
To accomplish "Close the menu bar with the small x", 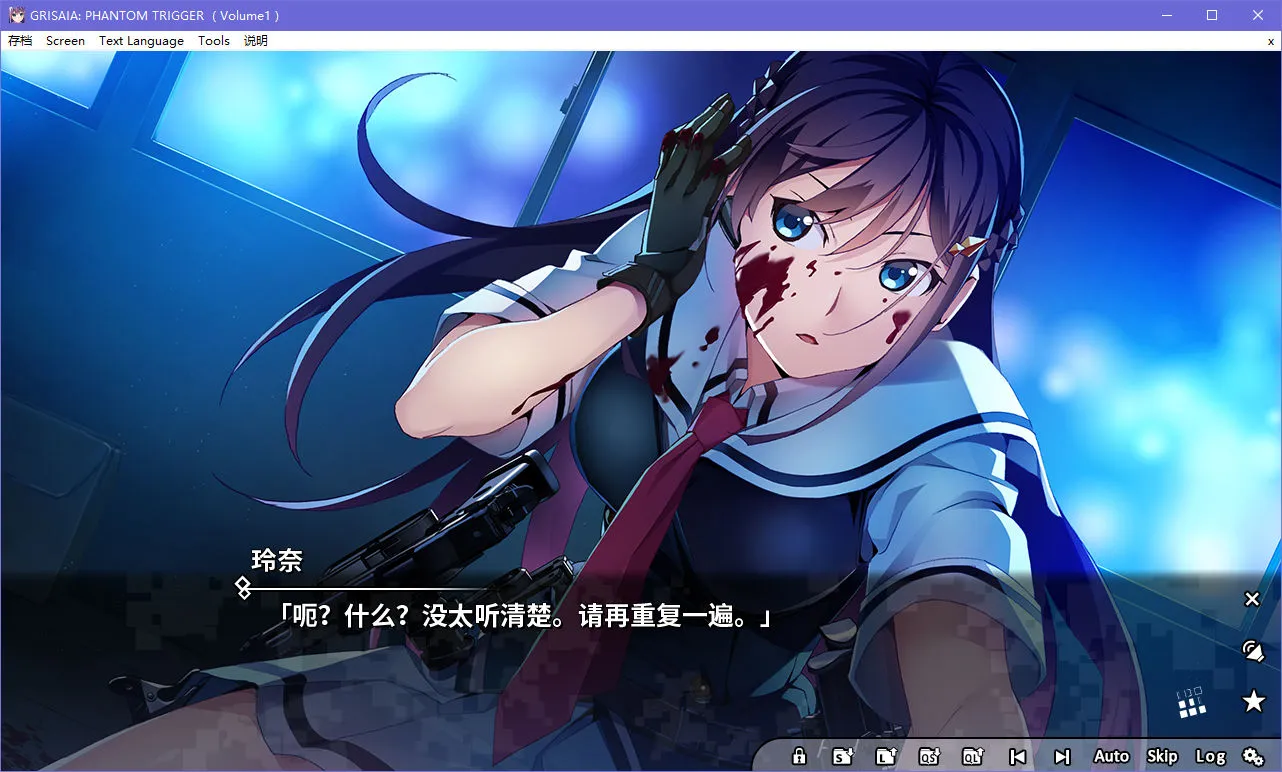I will 1270,41.
